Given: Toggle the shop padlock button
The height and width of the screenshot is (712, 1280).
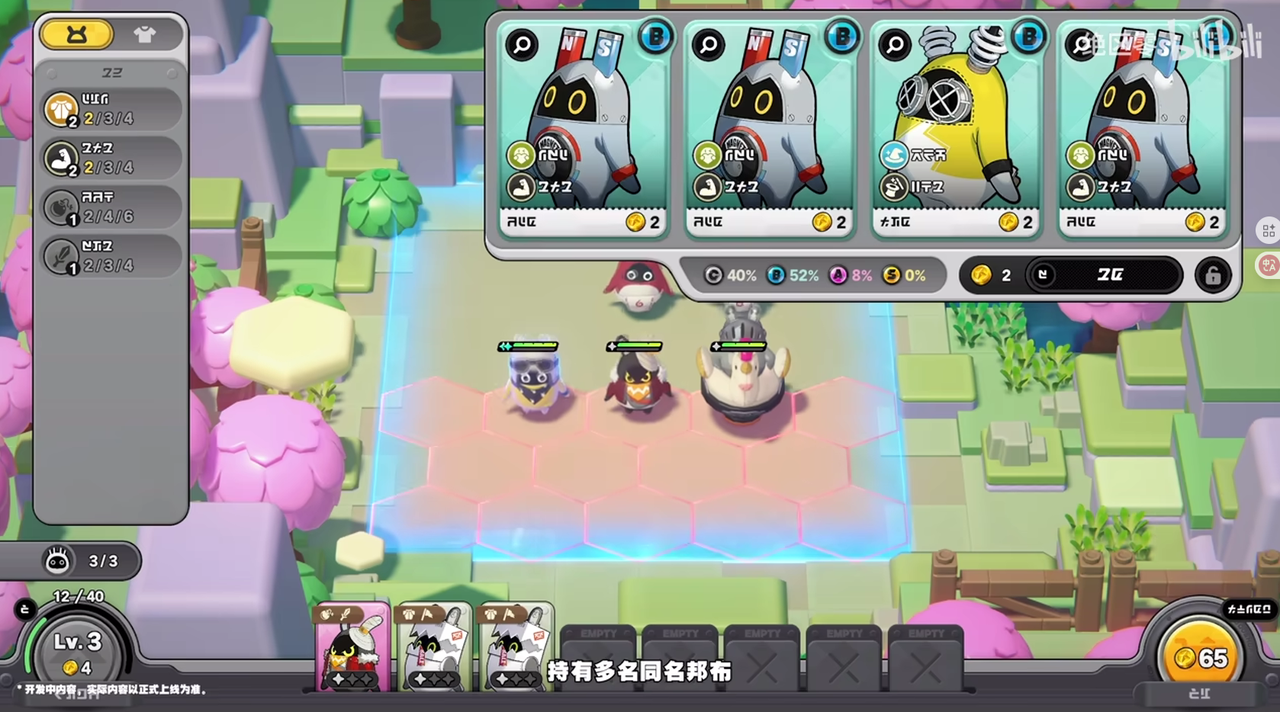Looking at the screenshot, I should [1212, 275].
